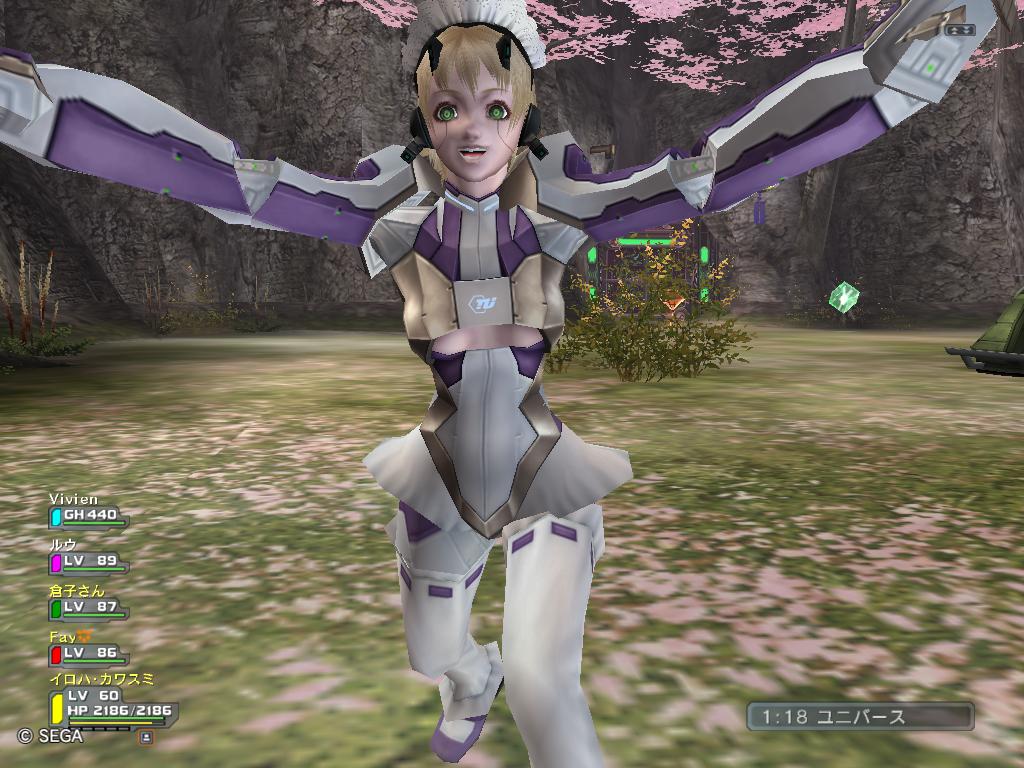Click the small player icon beside SEGA copyright
The height and width of the screenshot is (768, 1024).
[x=146, y=737]
